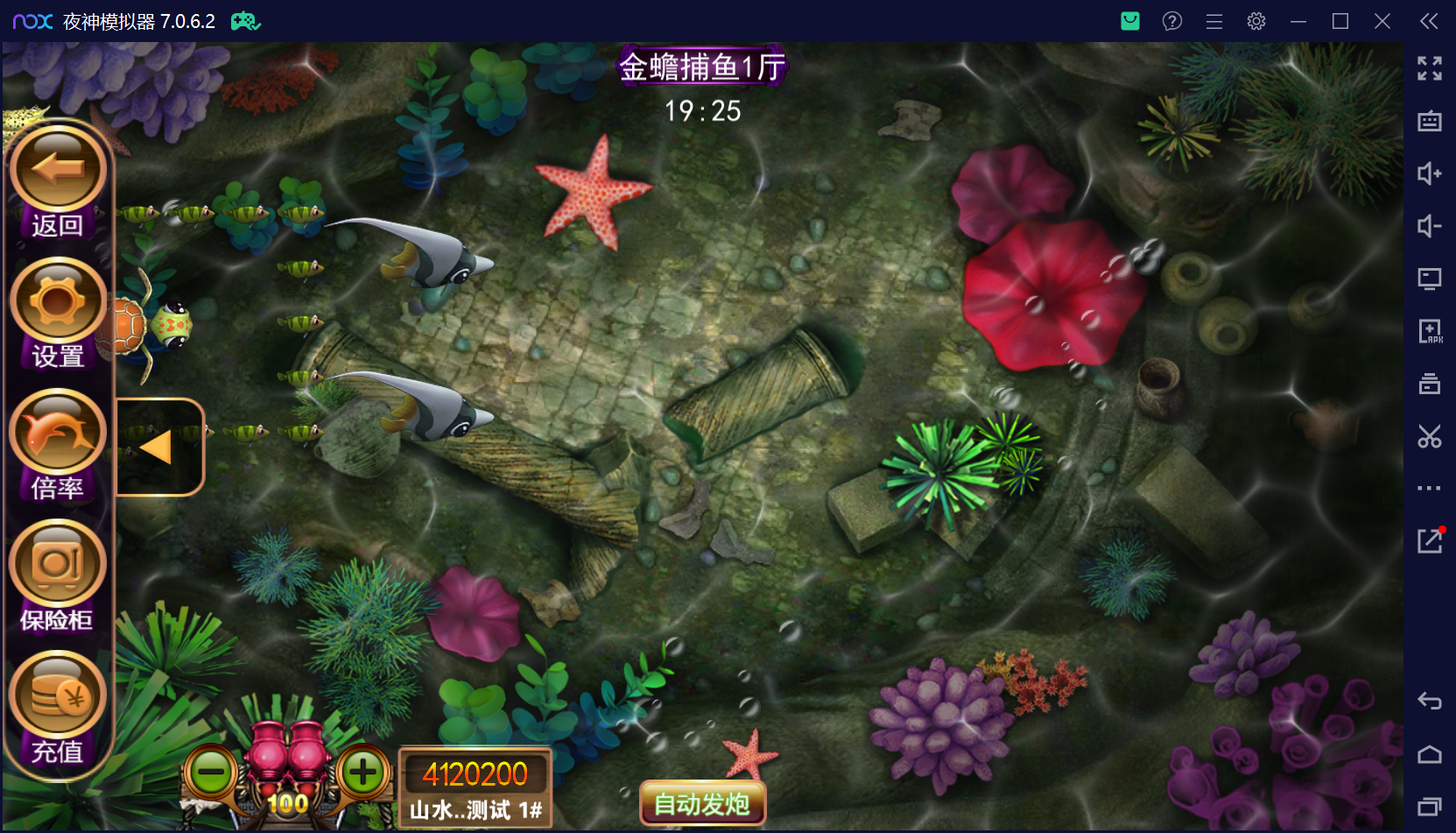Decrease emulator volume

click(x=1430, y=226)
